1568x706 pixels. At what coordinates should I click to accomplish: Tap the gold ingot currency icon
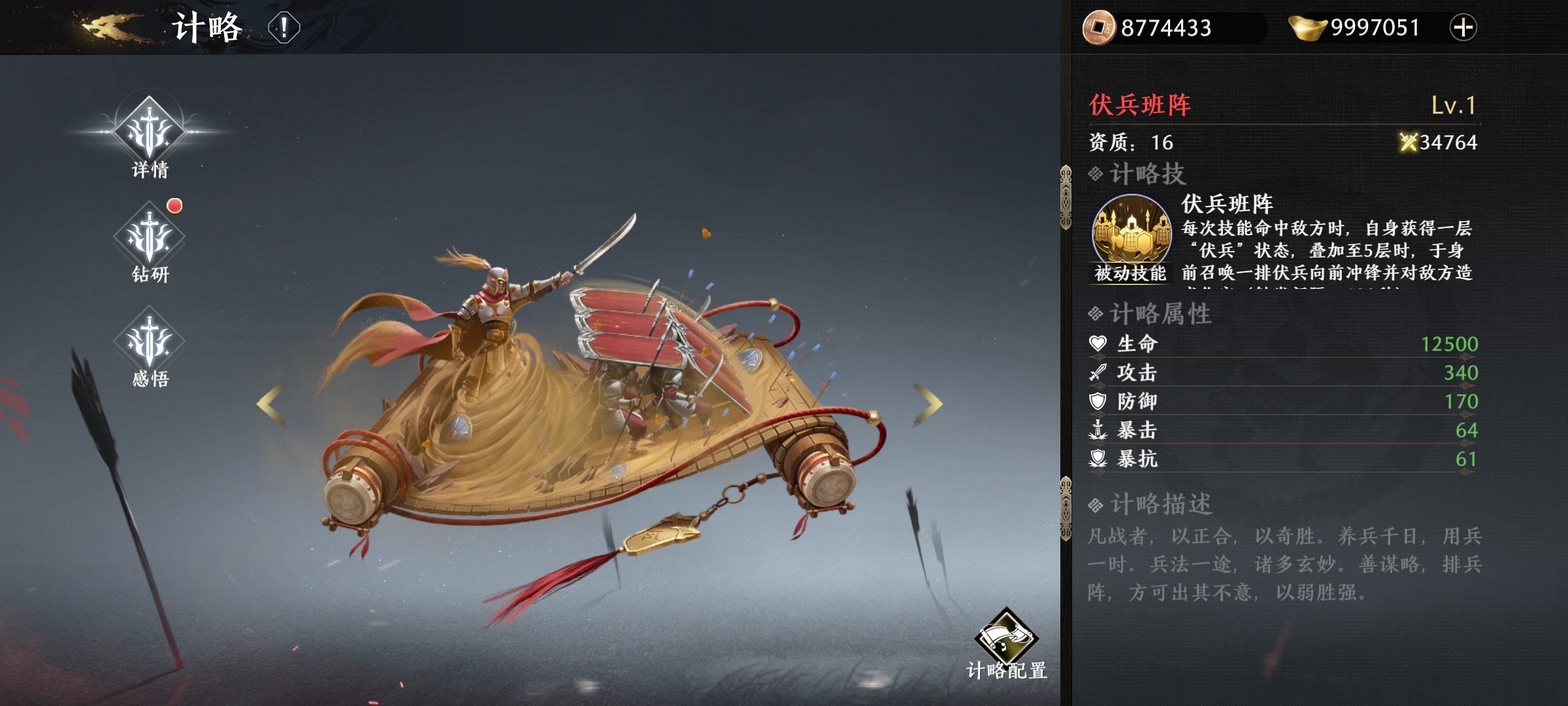(x=1307, y=27)
